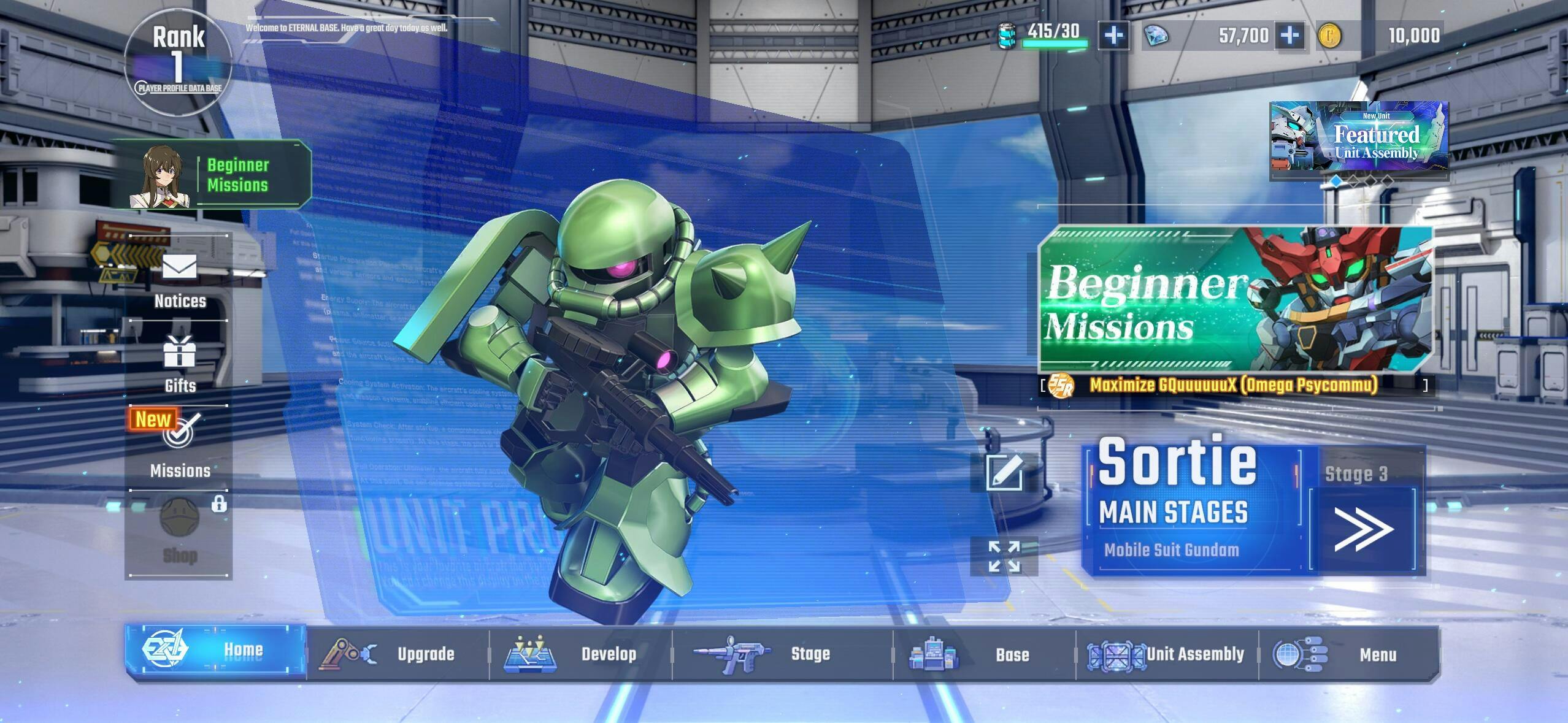The height and width of the screenshot is (723, 1568).
Task: Select the Home tab
Action: 216,651
